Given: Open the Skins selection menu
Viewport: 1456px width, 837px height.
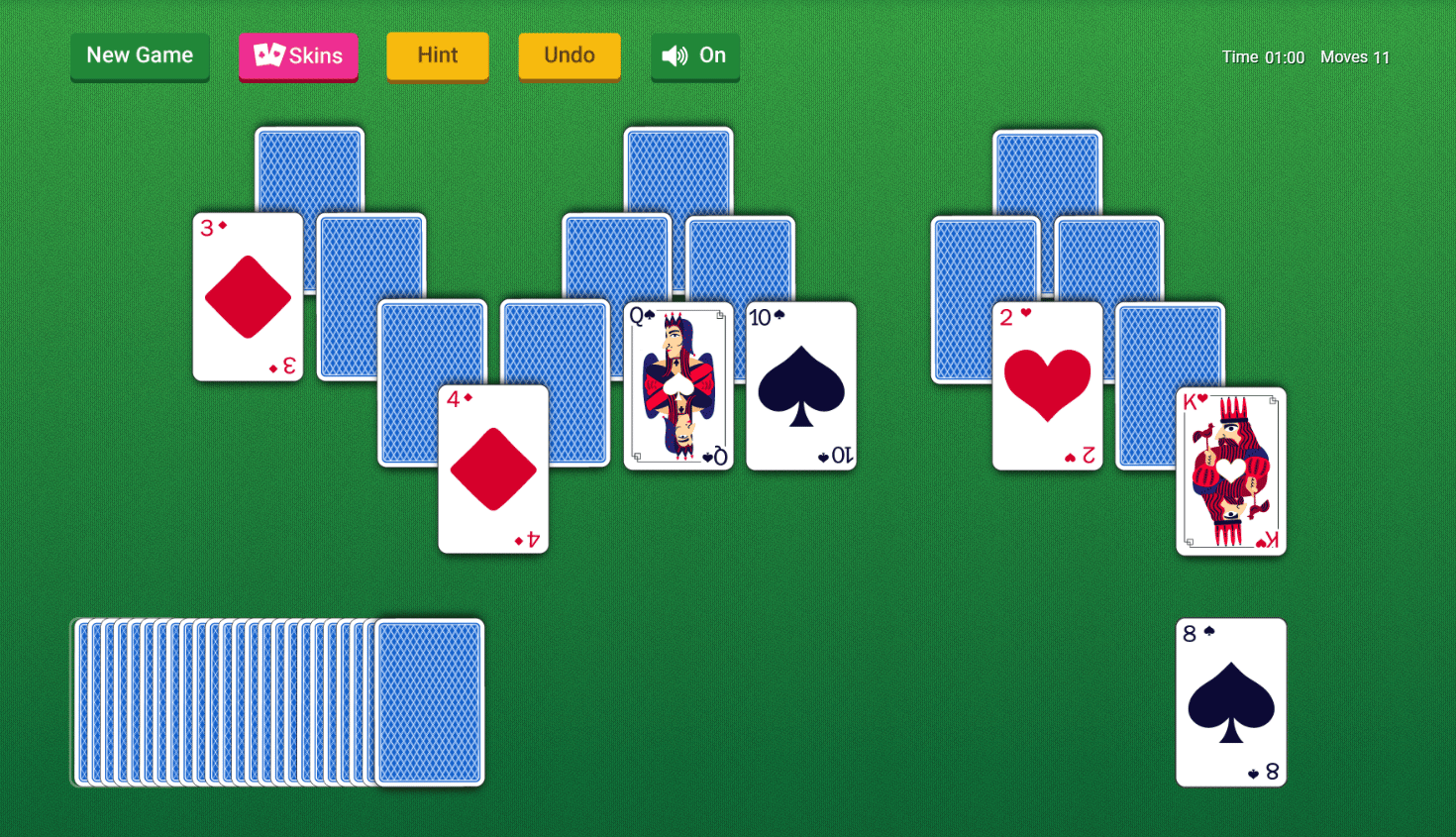Looking at the screenshot, I should (x=298, y=55).
